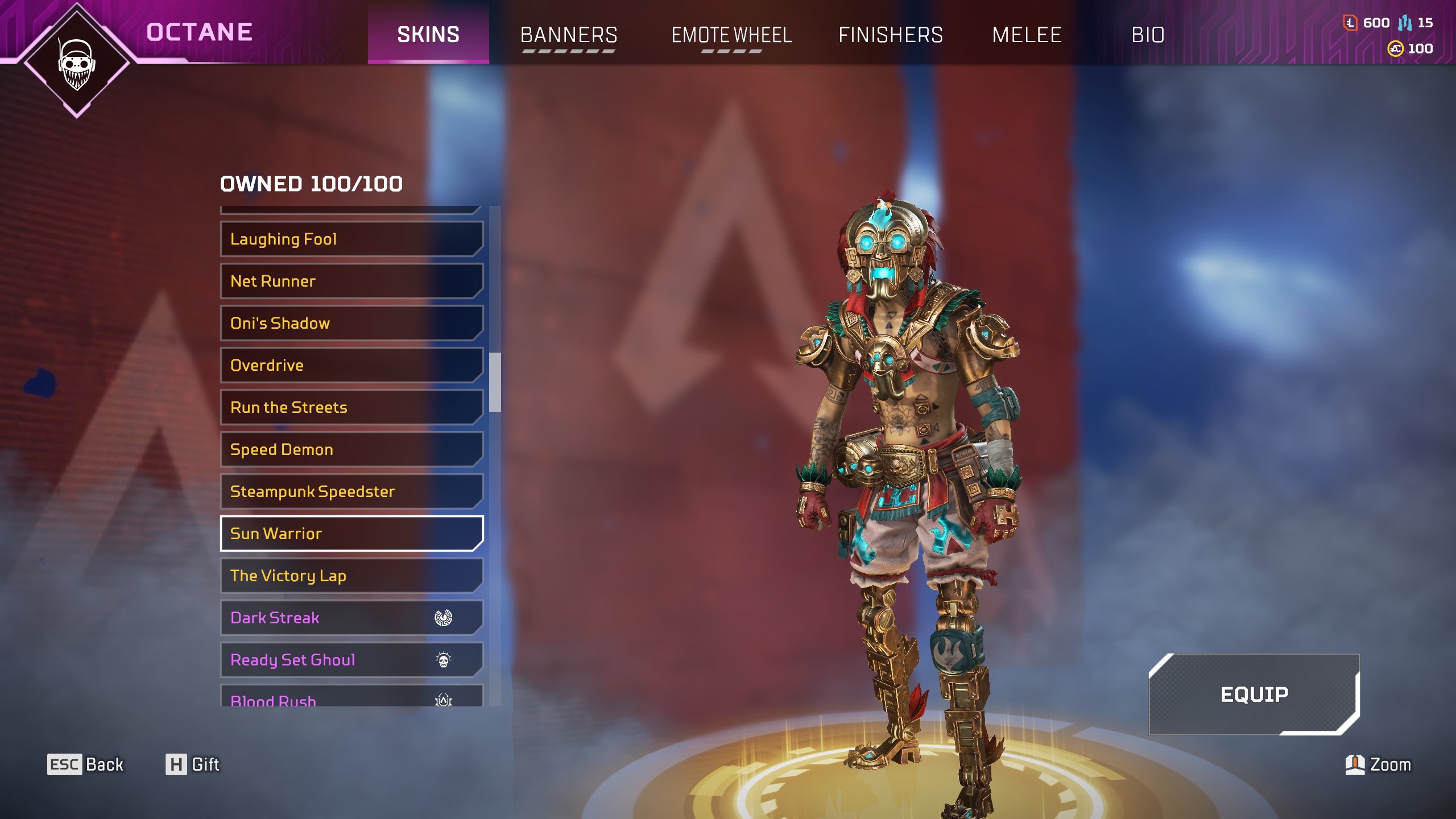Choose the Net Runner skin

pyautogui.click(x=351, y=281)
